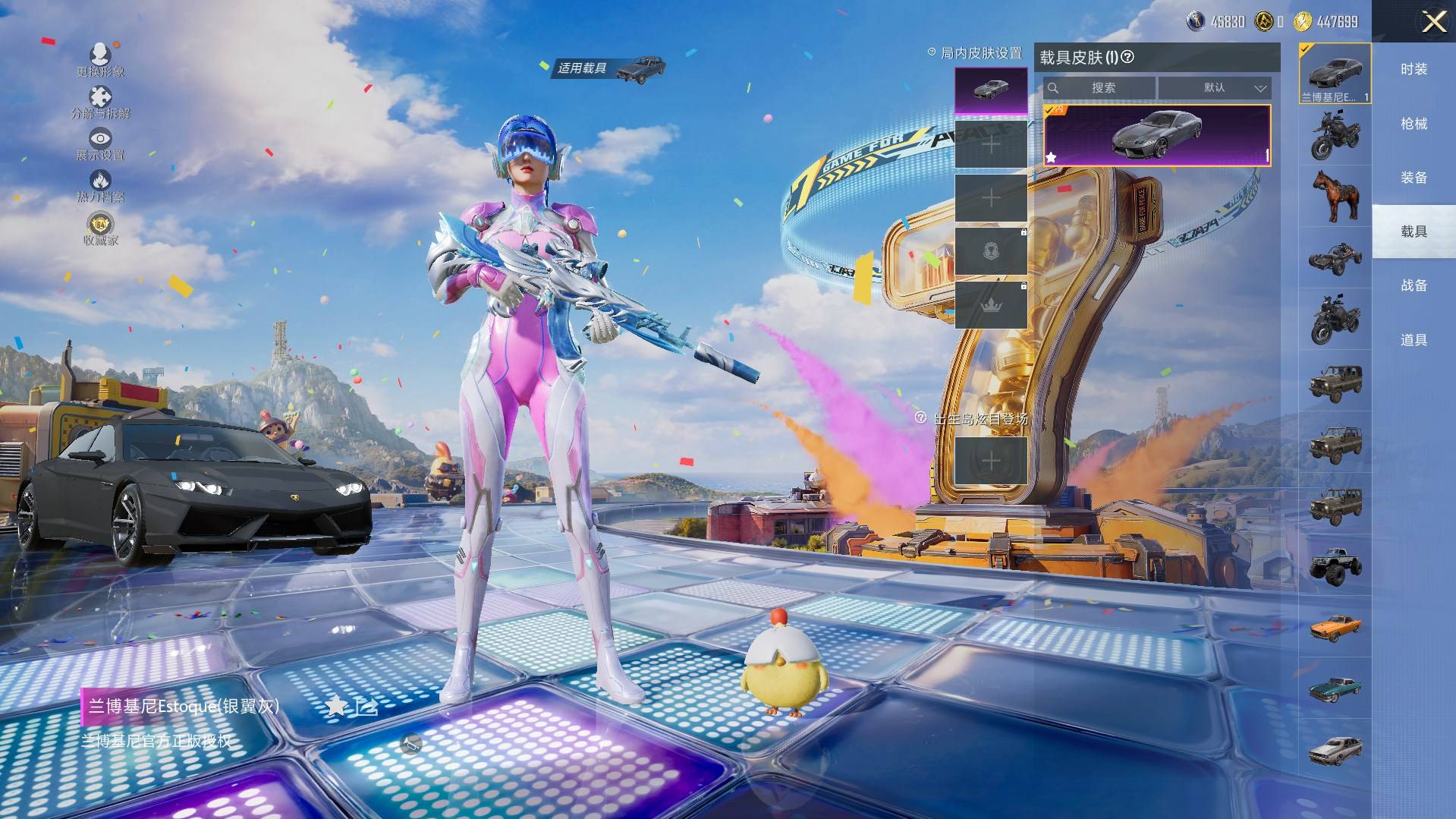Open the 道具 items tab

point(1414,340)
